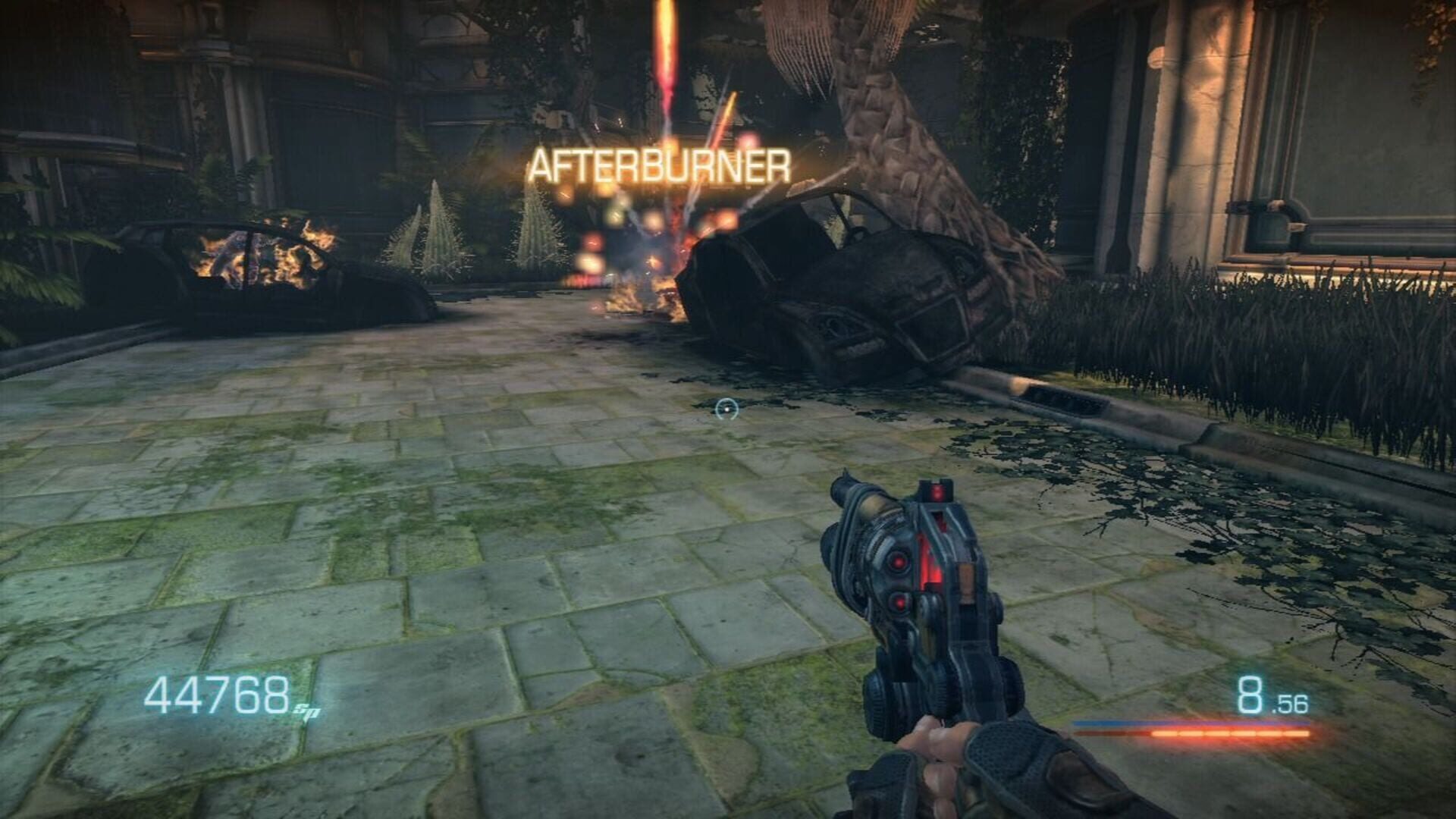The width and height of the screenshot is (1456, 819).
Task: Toggle the upper red light on the weapon
Action: pyautogui.click(x=898, y=562)
